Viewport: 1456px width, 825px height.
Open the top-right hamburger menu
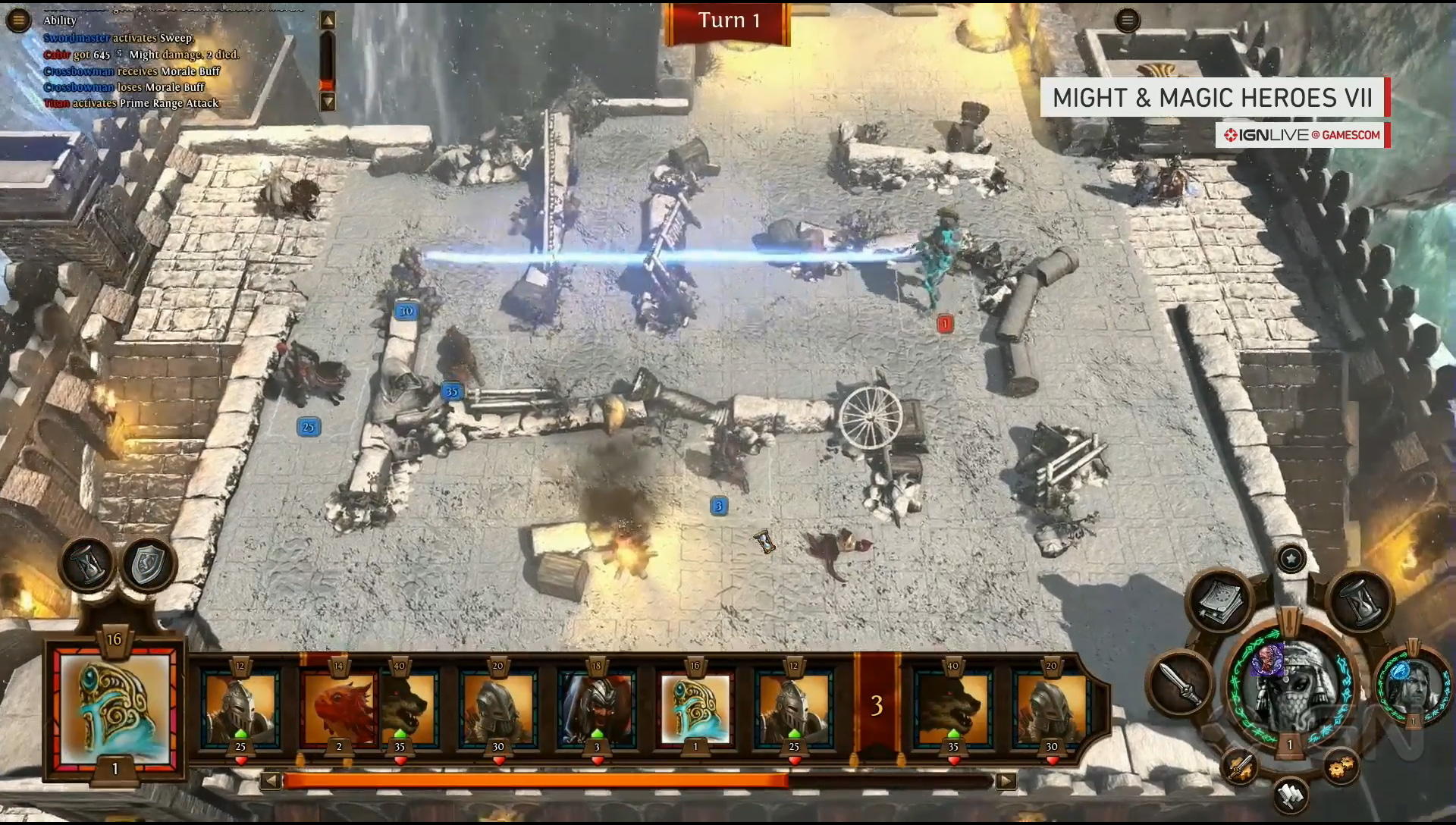point(1128,21)
